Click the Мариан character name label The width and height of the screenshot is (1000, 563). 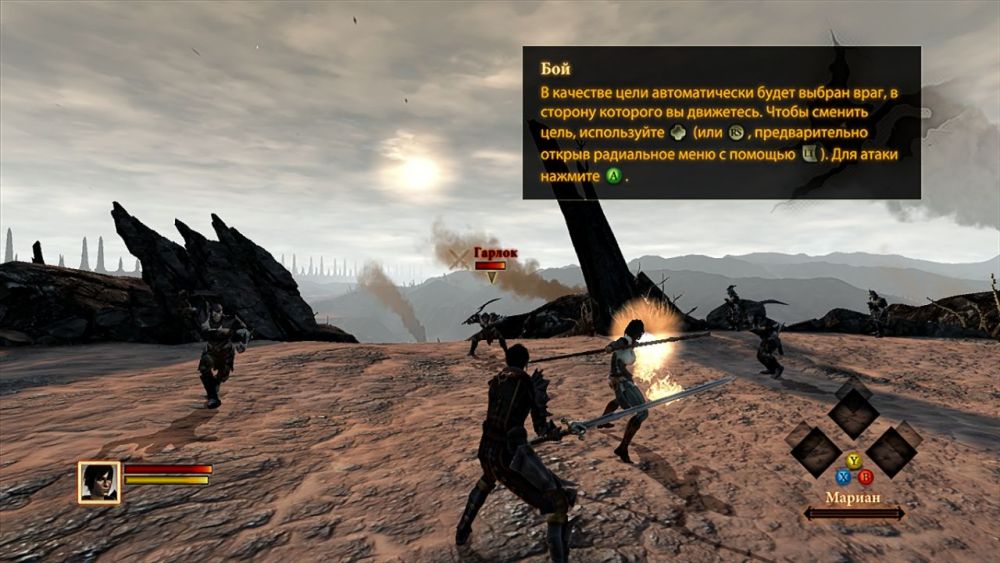click(x=853, y=496)
